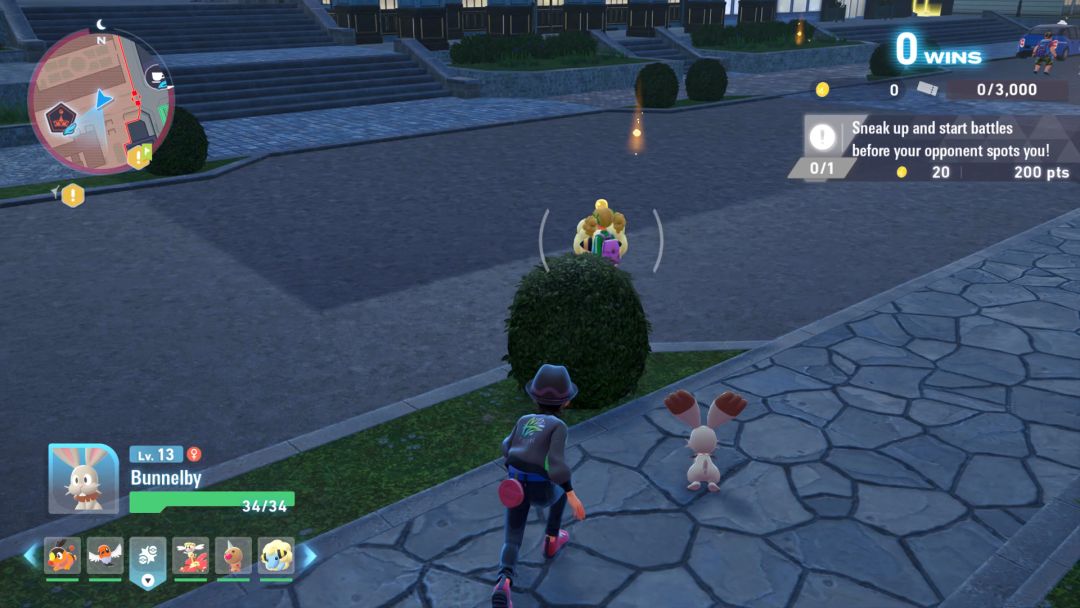Click the left arrow of the party bar

(30, 556)
